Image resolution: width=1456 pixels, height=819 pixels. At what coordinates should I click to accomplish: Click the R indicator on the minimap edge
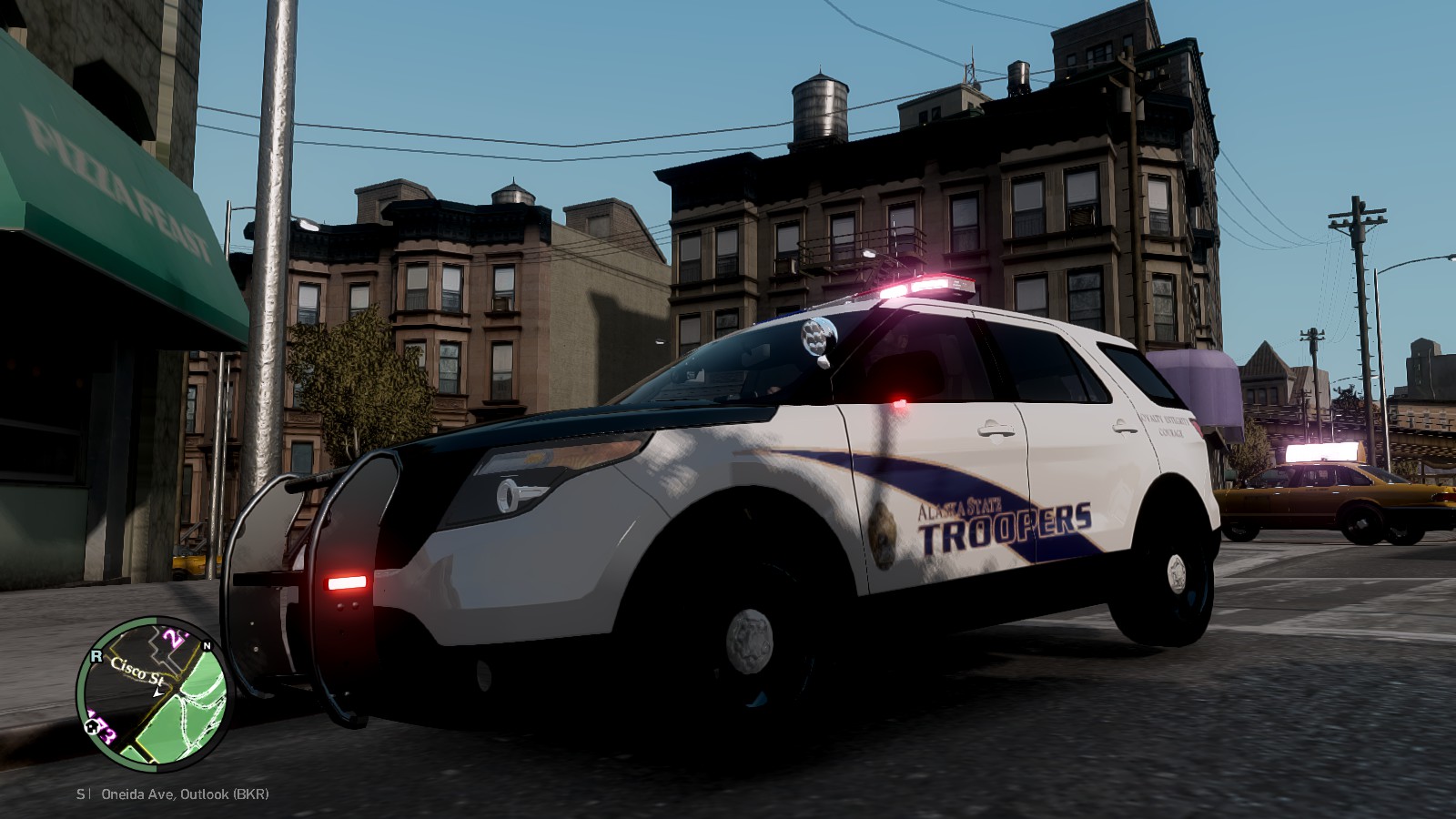(x=98, y=654)
